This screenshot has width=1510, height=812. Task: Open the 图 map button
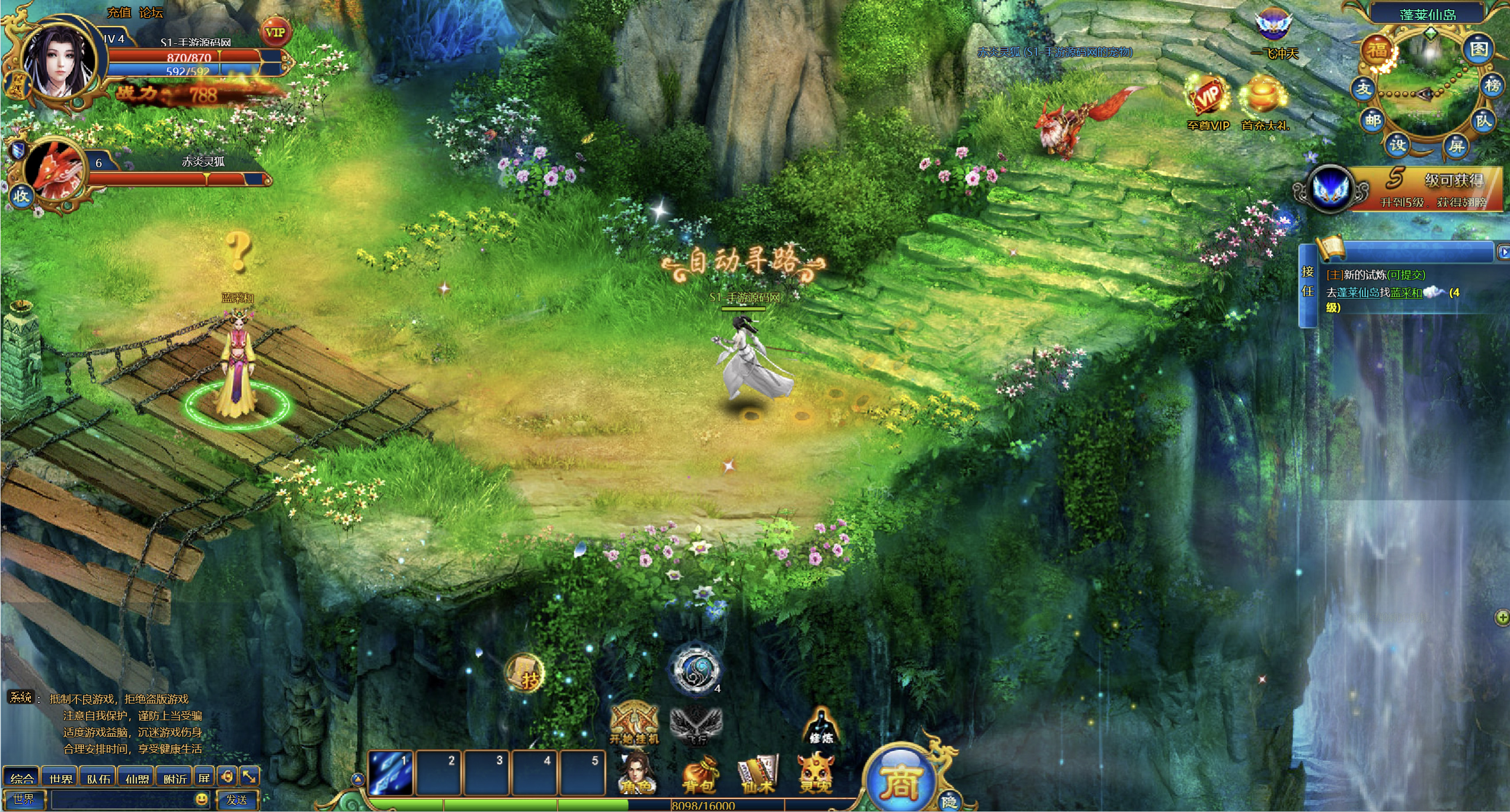point(1479,49)
